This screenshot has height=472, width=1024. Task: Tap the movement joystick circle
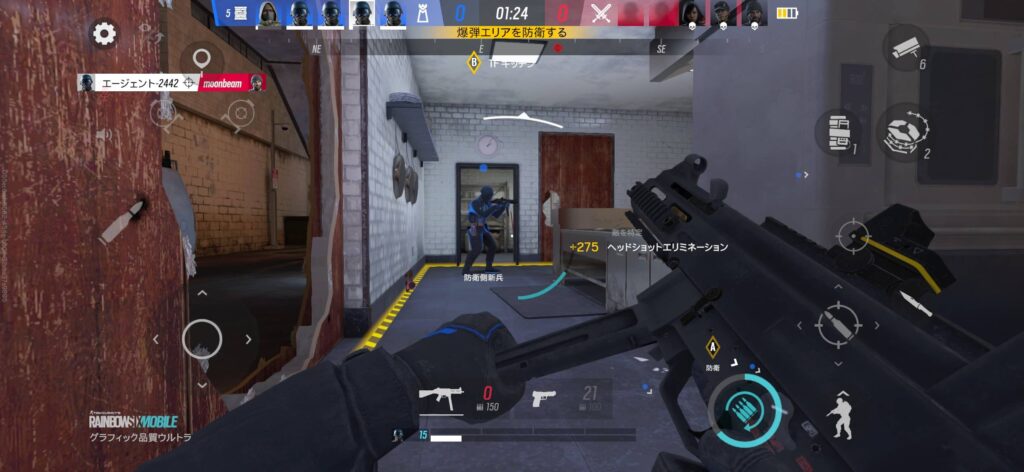point(202,337)
